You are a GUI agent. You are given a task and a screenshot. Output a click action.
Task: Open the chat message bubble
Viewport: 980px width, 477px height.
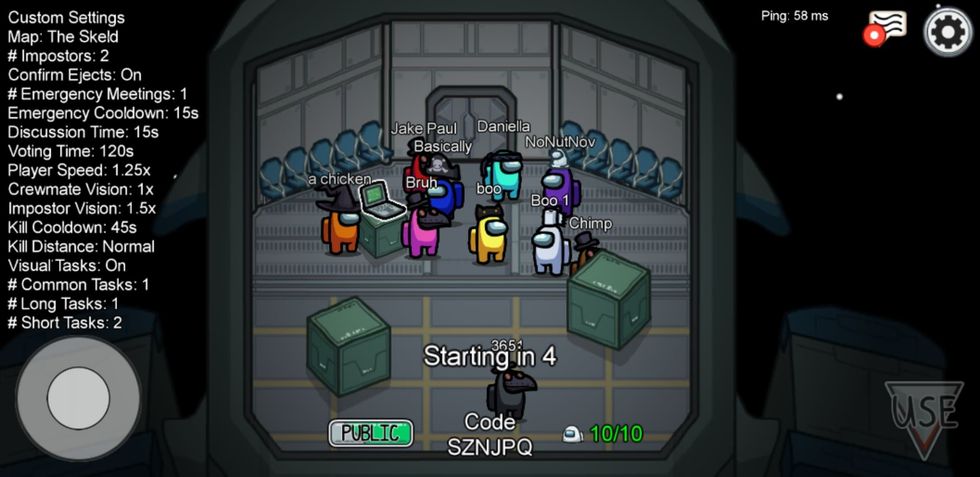887,26
